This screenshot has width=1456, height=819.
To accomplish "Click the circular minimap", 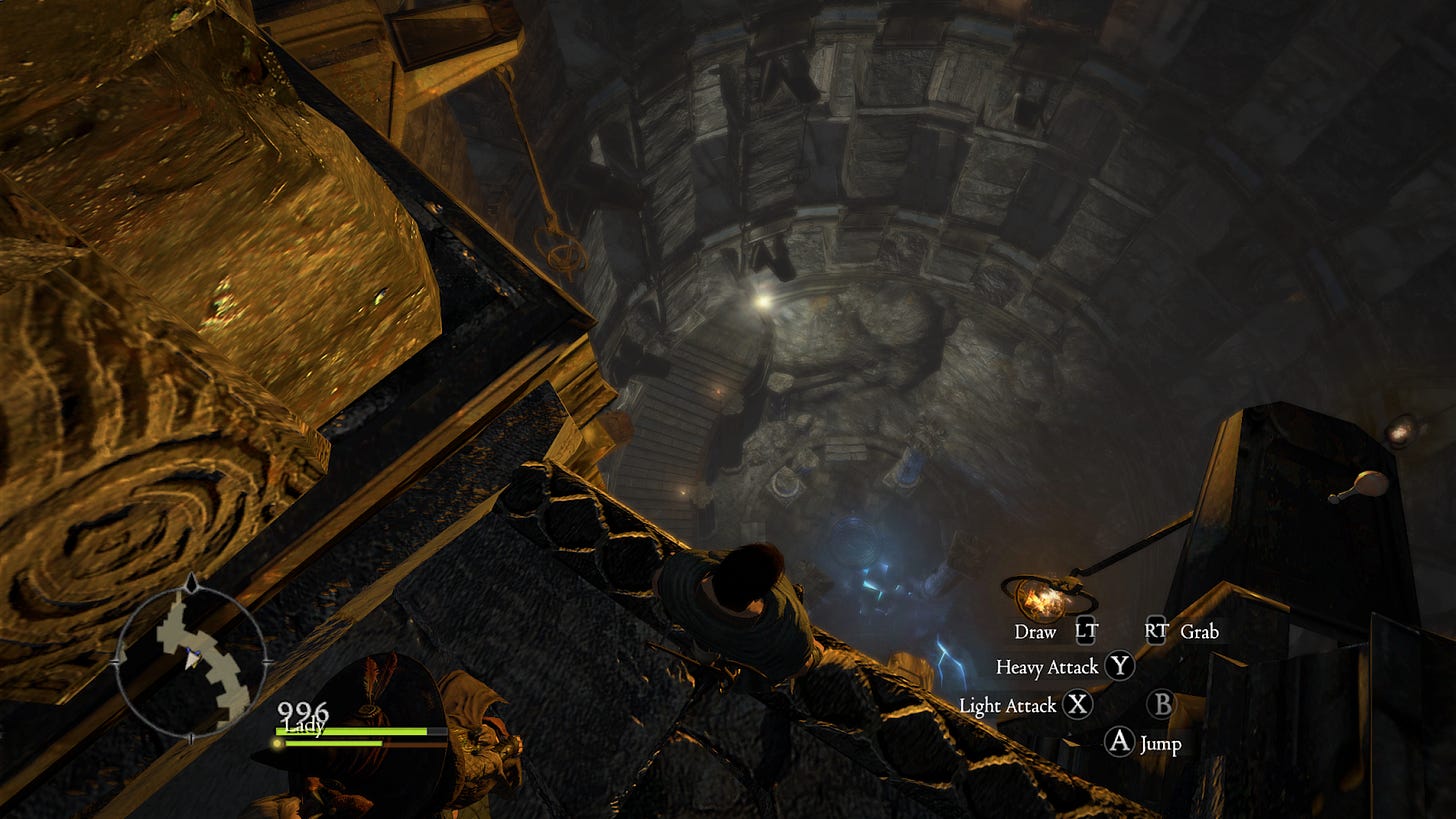I will point(190,659).
